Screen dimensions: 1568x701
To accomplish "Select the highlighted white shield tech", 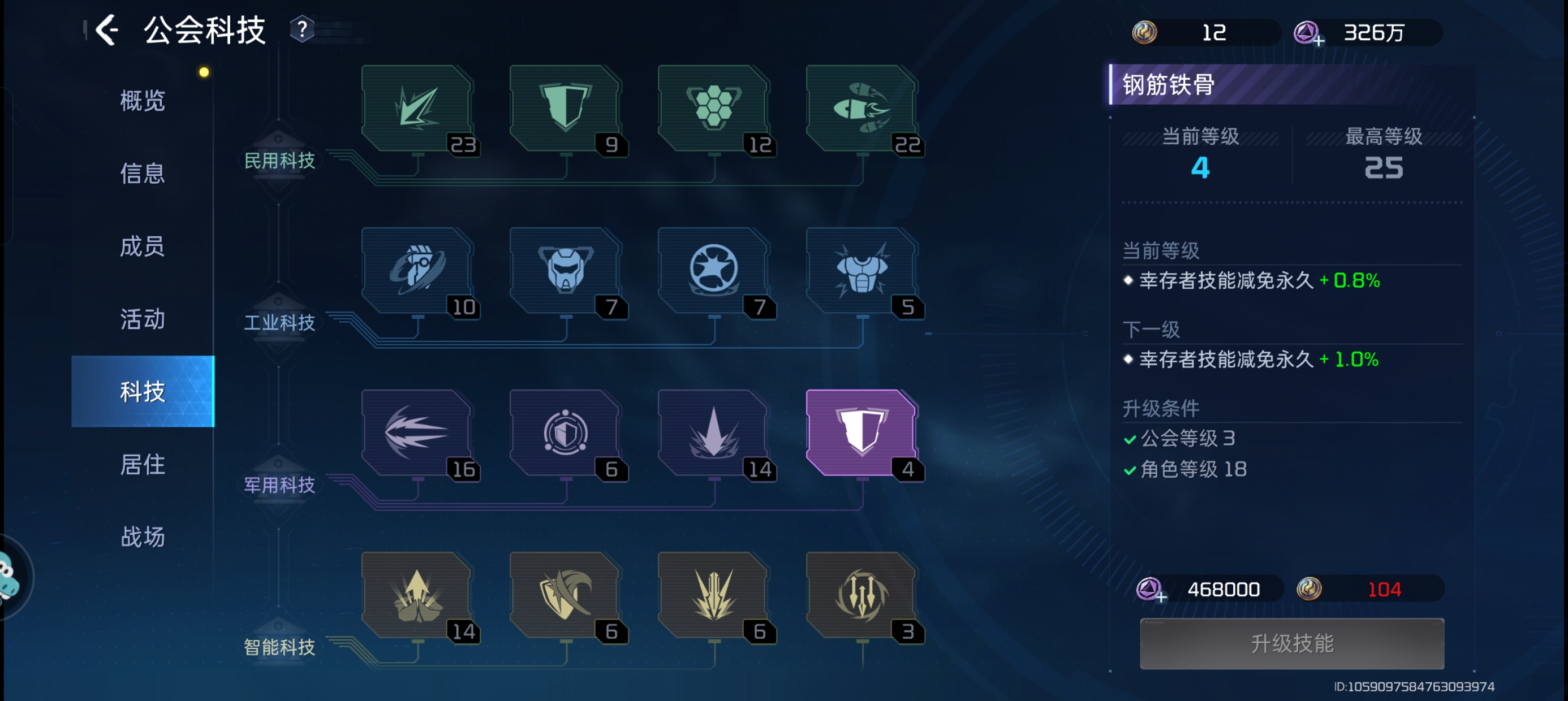I will click(x=861, y=432).
